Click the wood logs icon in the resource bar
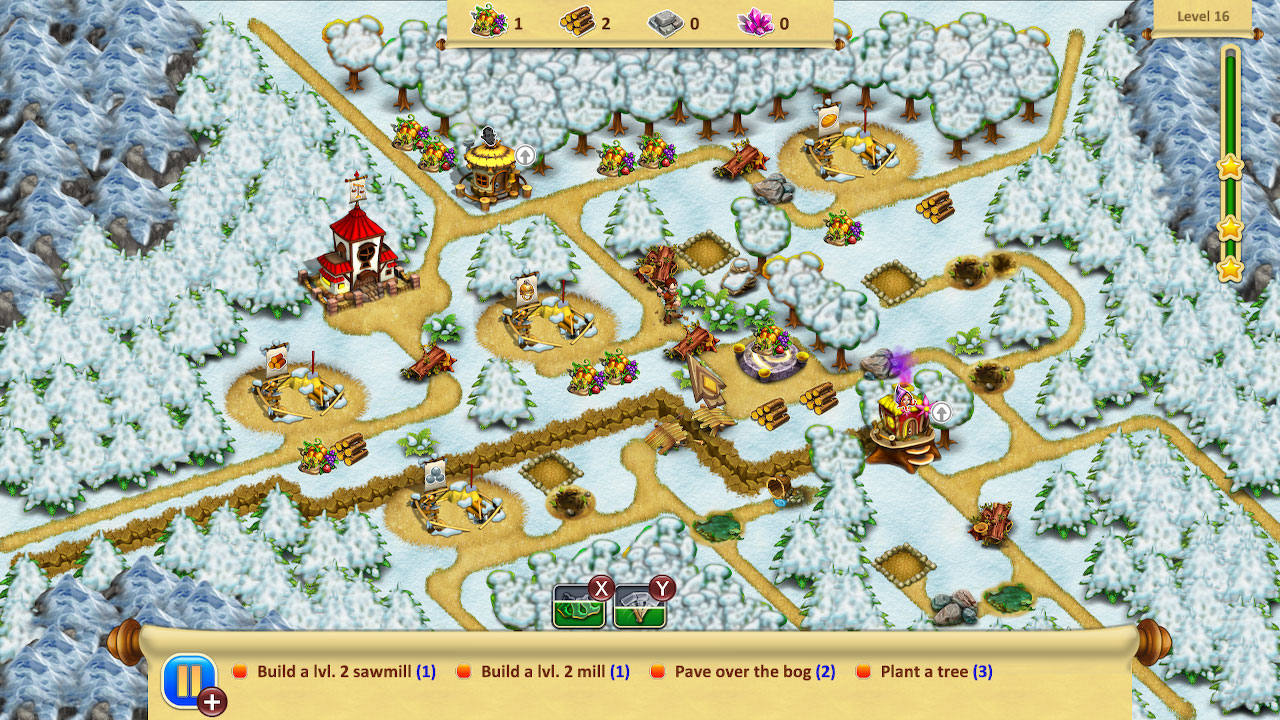Image resolution: width=1280 pixels, height=720 pixels. pos(575,22)
